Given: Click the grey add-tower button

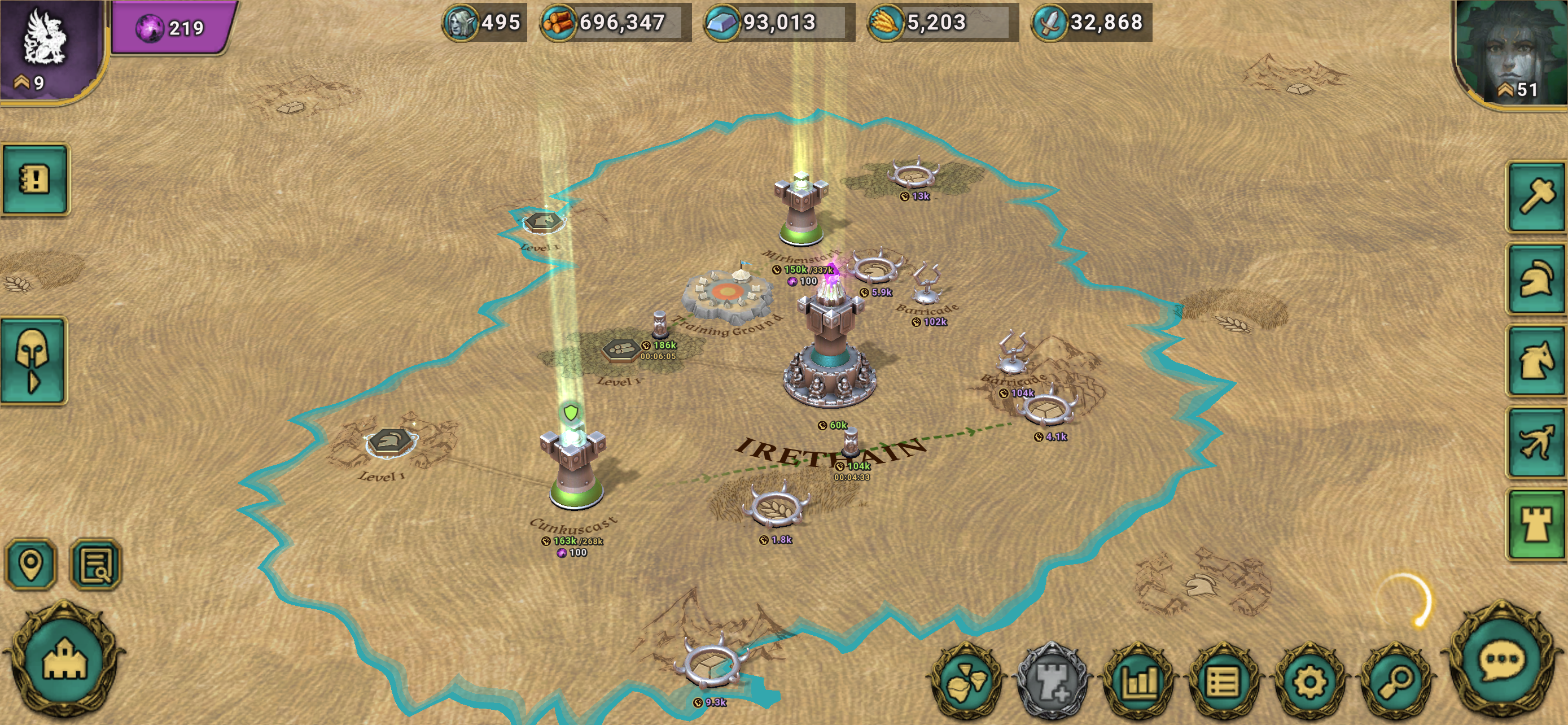Looking at the screenshot, I should 1053,680.
